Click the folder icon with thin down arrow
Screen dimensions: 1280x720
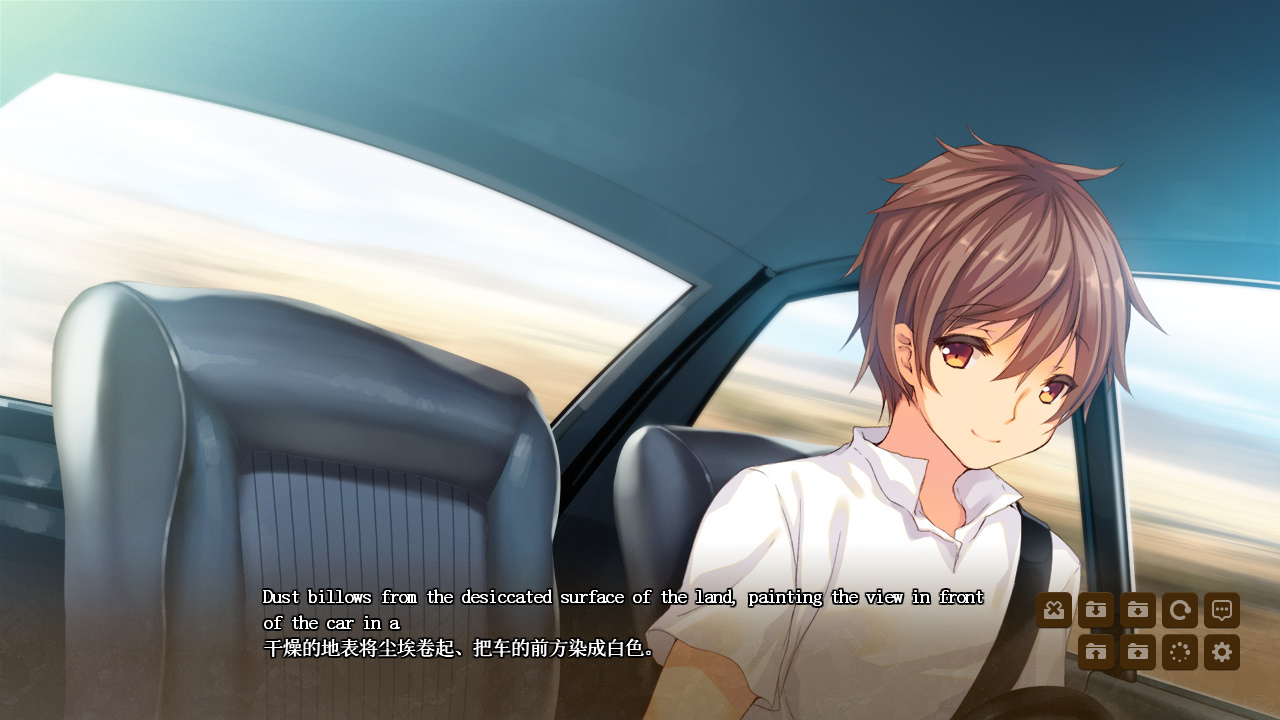pos(1096,610)
